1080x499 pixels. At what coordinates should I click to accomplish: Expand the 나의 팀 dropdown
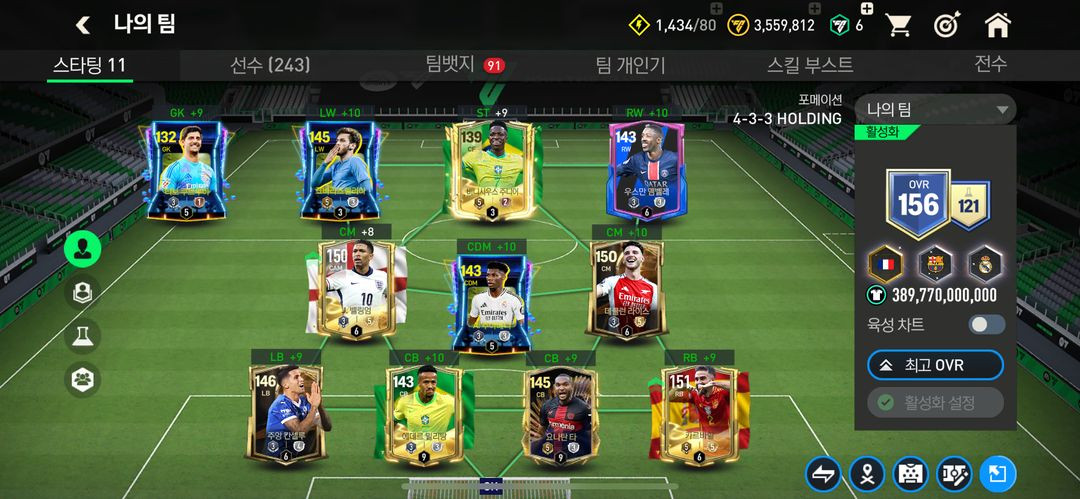click(x=935, y=109)
